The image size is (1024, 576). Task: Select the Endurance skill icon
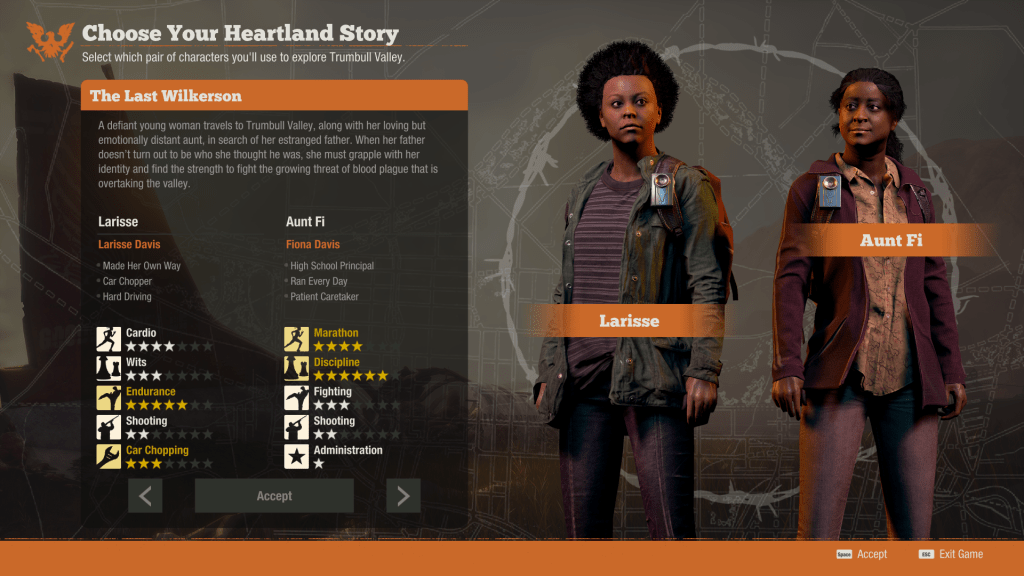[109, 398]
